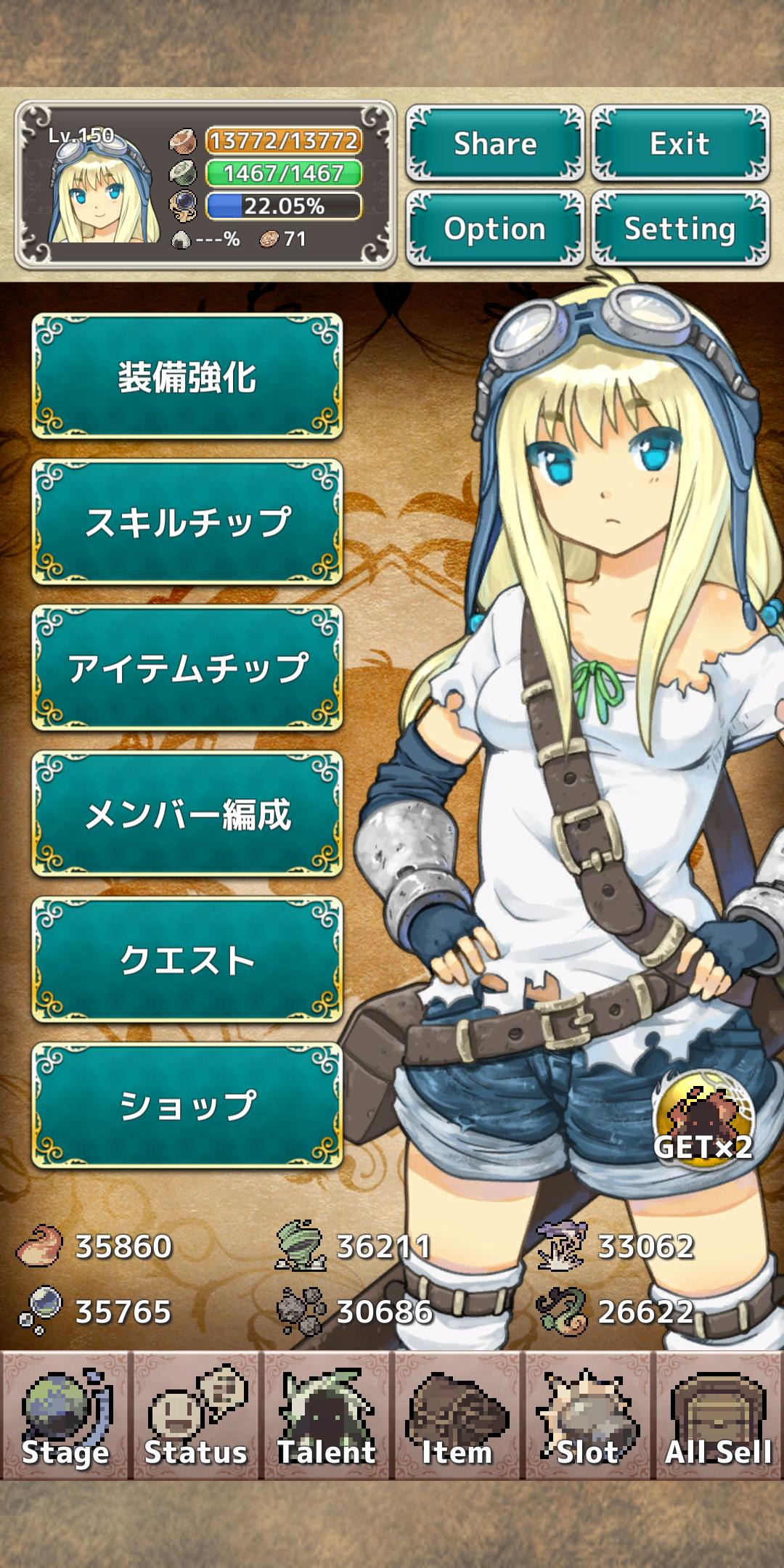Show the Status tab
The image size is (784, 1568).
click(196, 1416)
